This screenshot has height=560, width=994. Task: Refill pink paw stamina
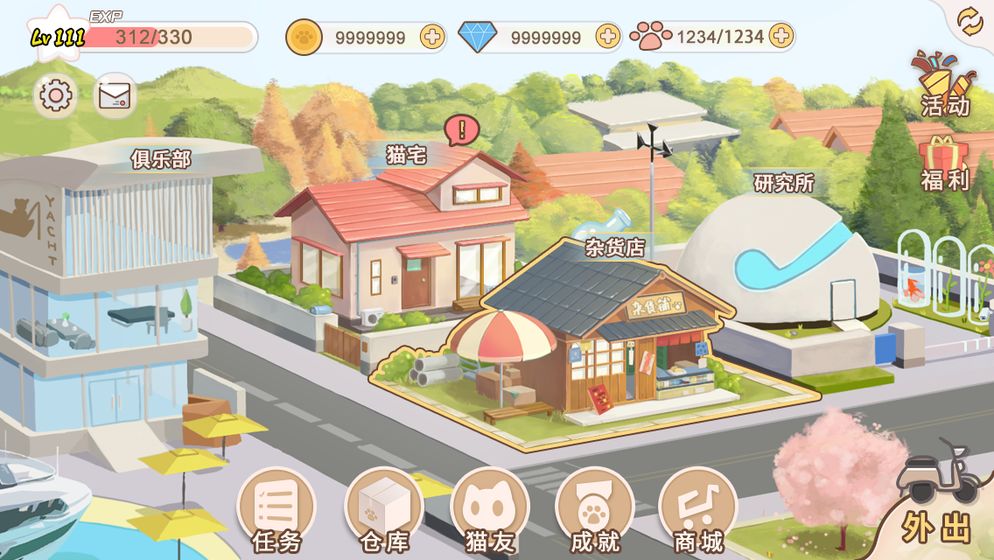click(781, 37)
